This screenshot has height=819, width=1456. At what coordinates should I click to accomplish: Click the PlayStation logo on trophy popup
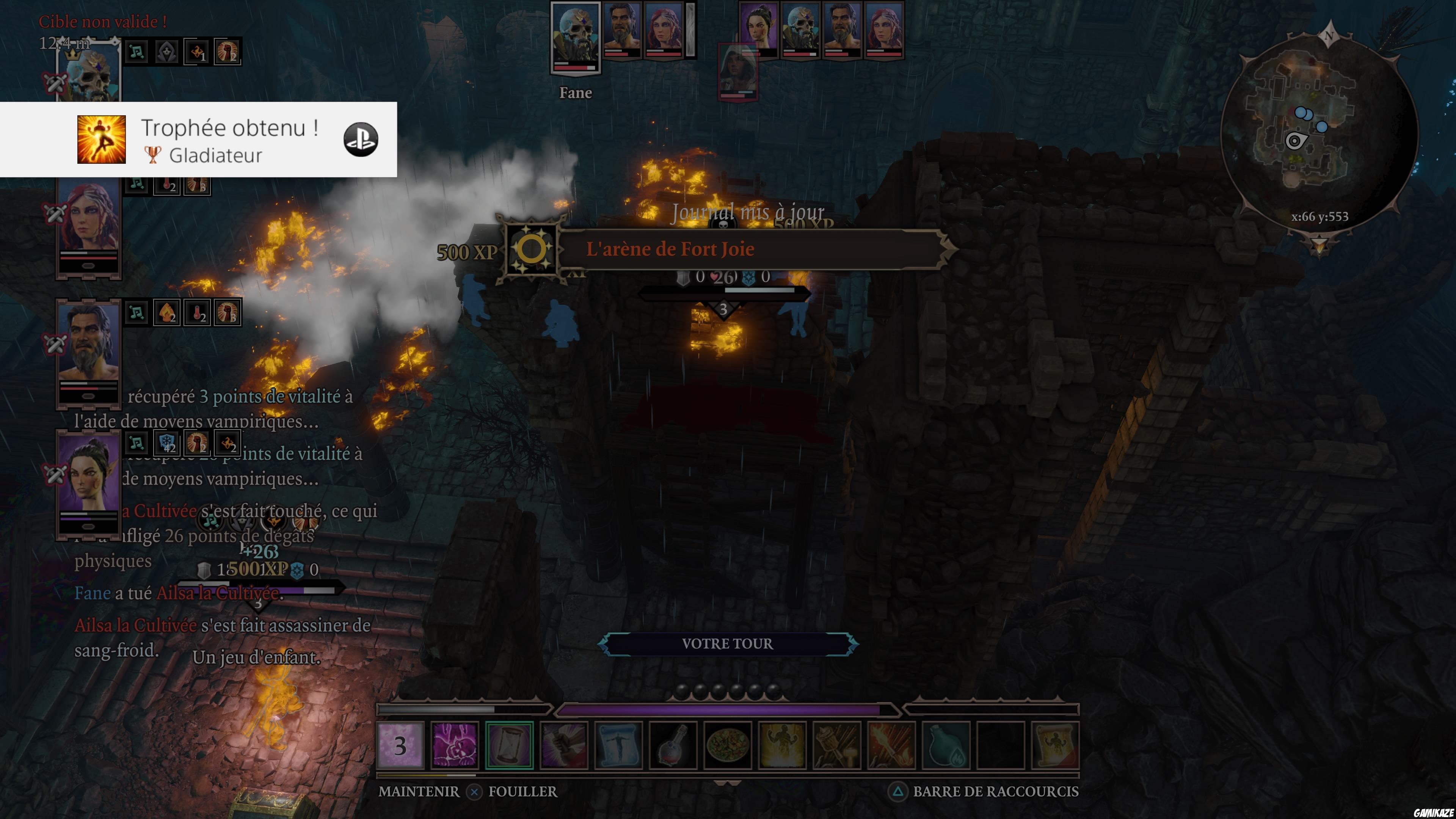tap(361, 140)
